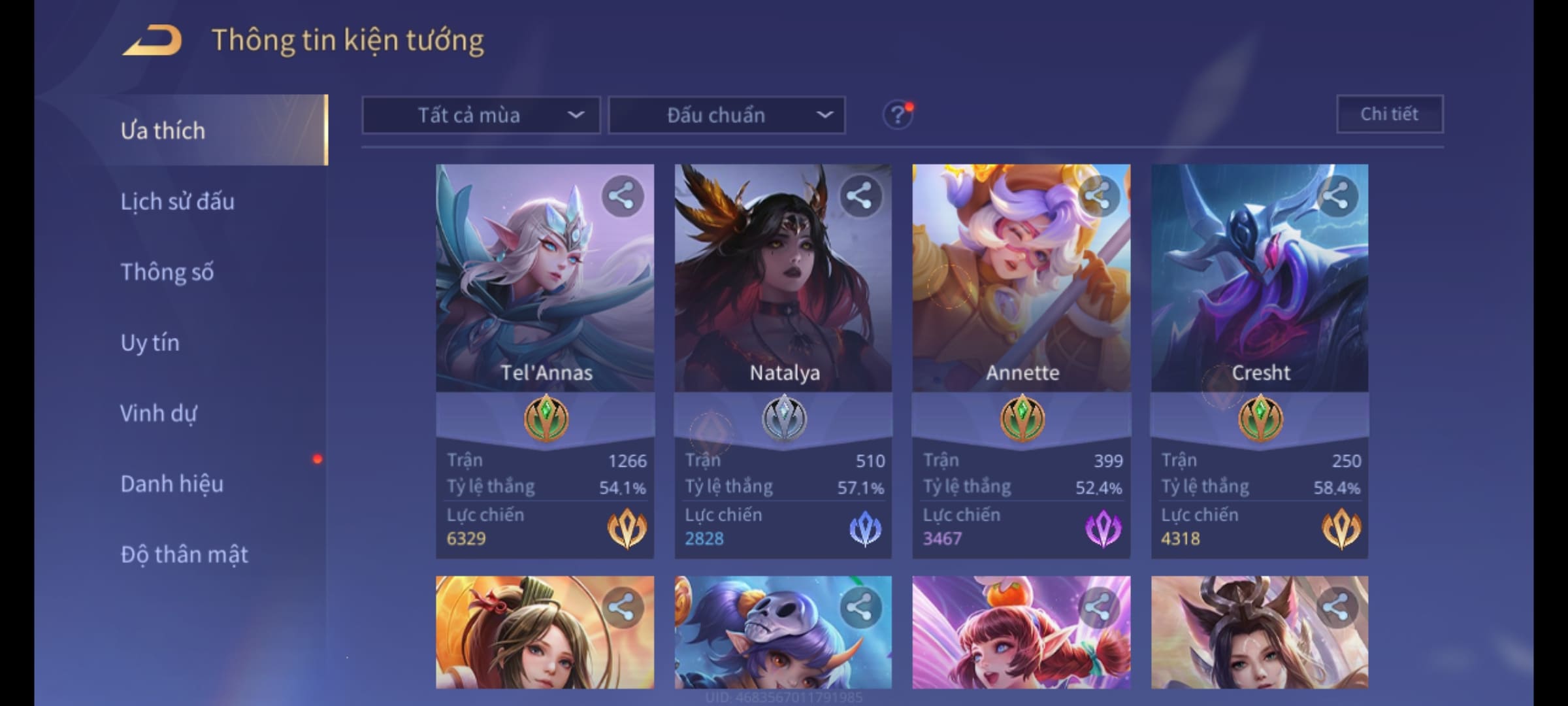Viewport: 1568px width, 706px height.
Task: Share the Annette hero stats
Action: click(1099, 196)
